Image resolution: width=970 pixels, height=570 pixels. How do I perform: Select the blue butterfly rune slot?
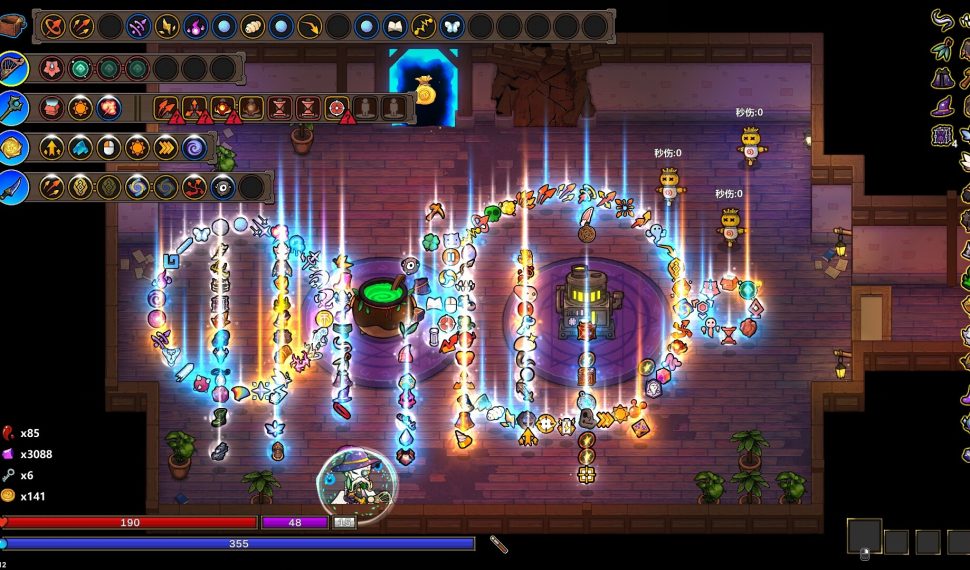point(452,26)
